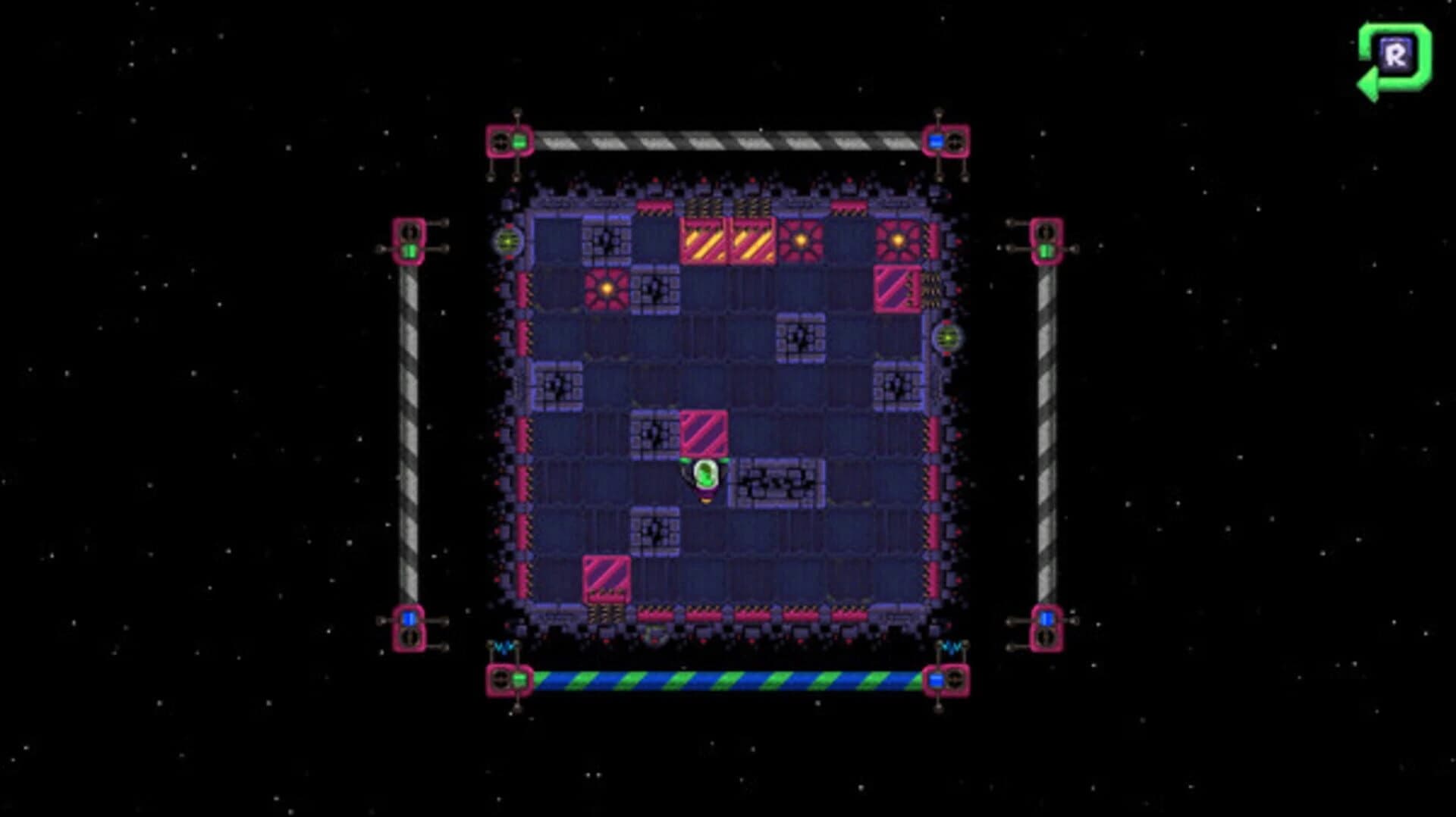
Task: Click the gray striped beam along the top edge
Action: [x=728, y=139]
